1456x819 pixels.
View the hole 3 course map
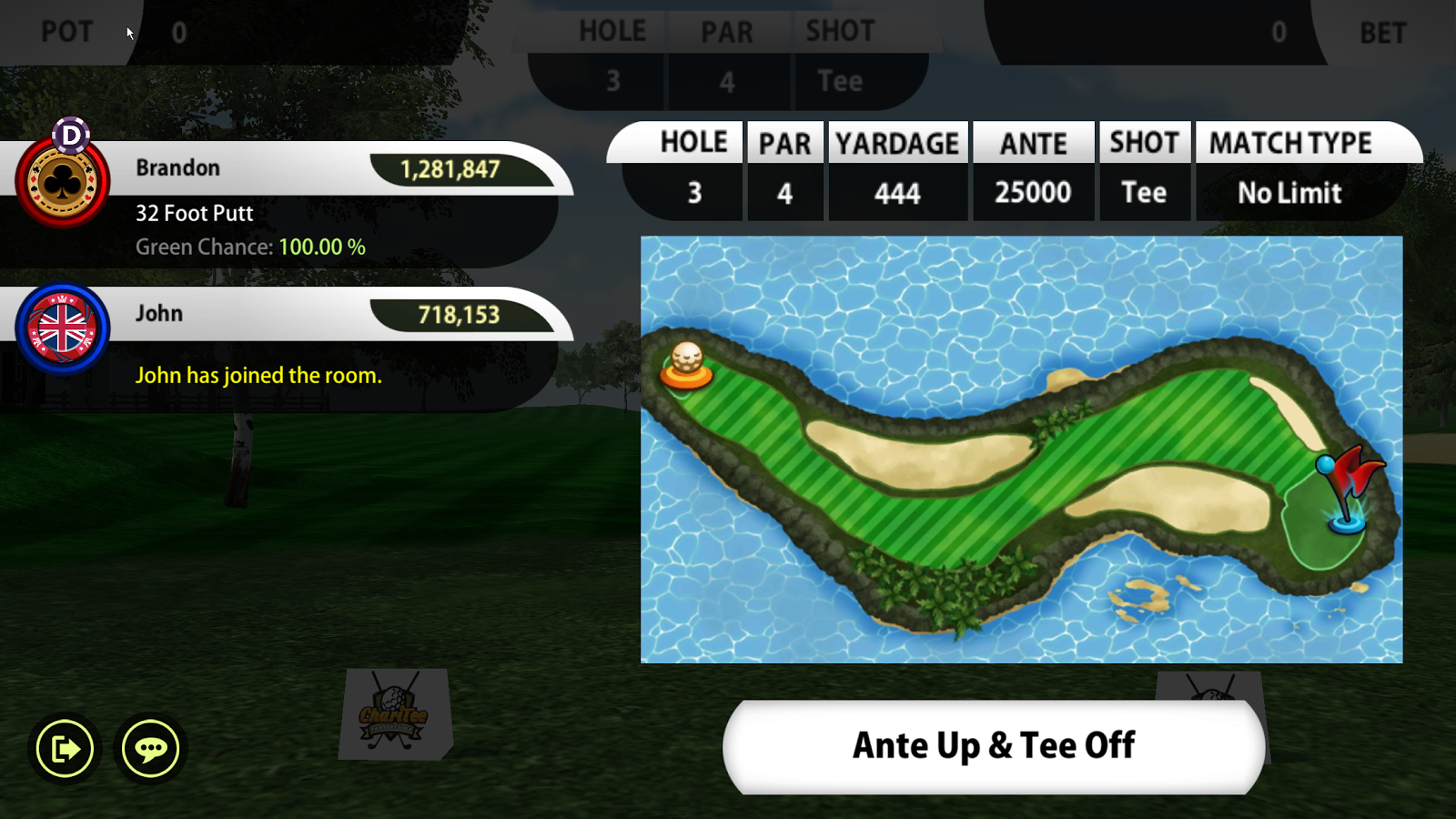(x=1021, y=450)
